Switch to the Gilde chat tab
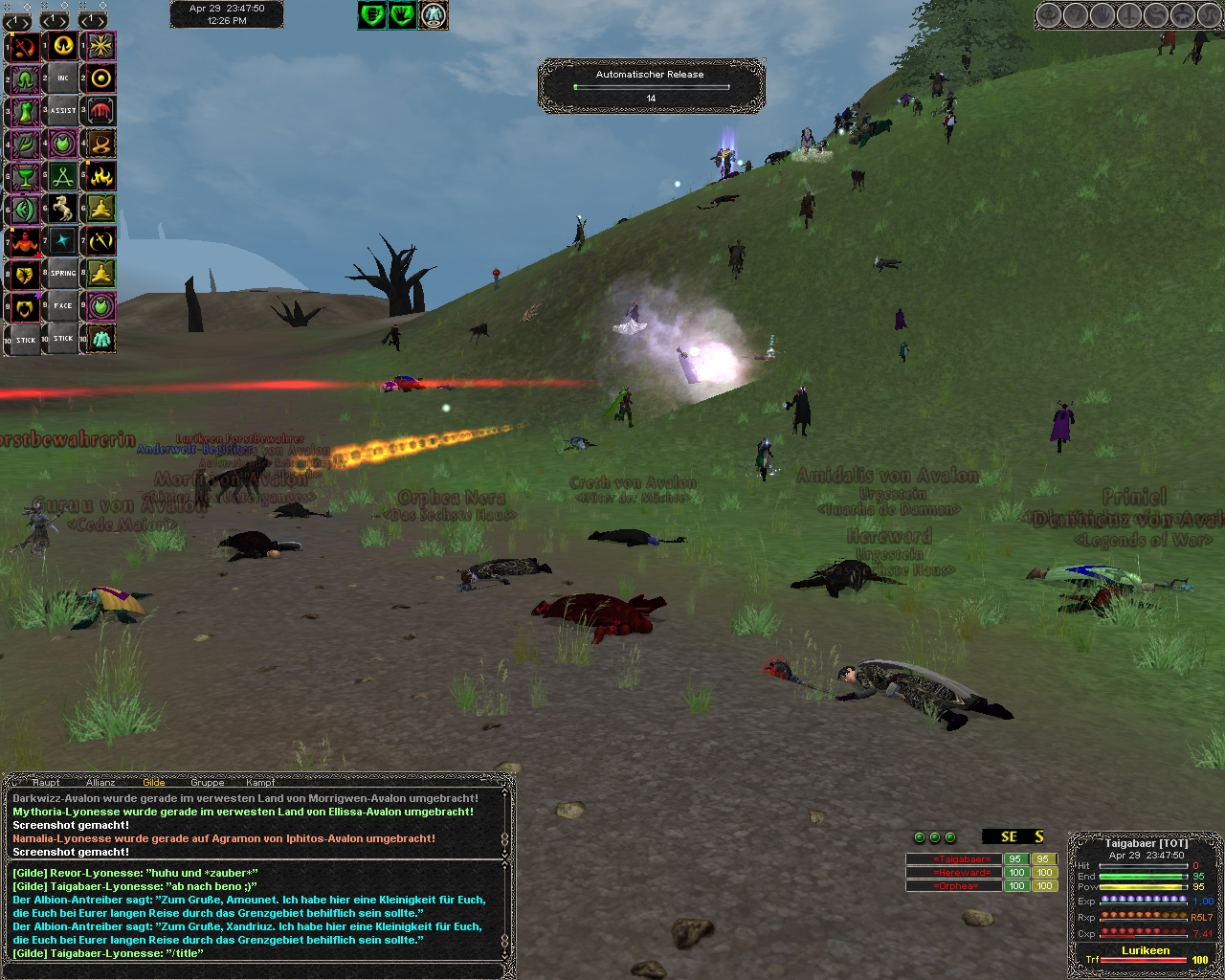This screenshot has width=1225, height=980. [x=153, y=782]
